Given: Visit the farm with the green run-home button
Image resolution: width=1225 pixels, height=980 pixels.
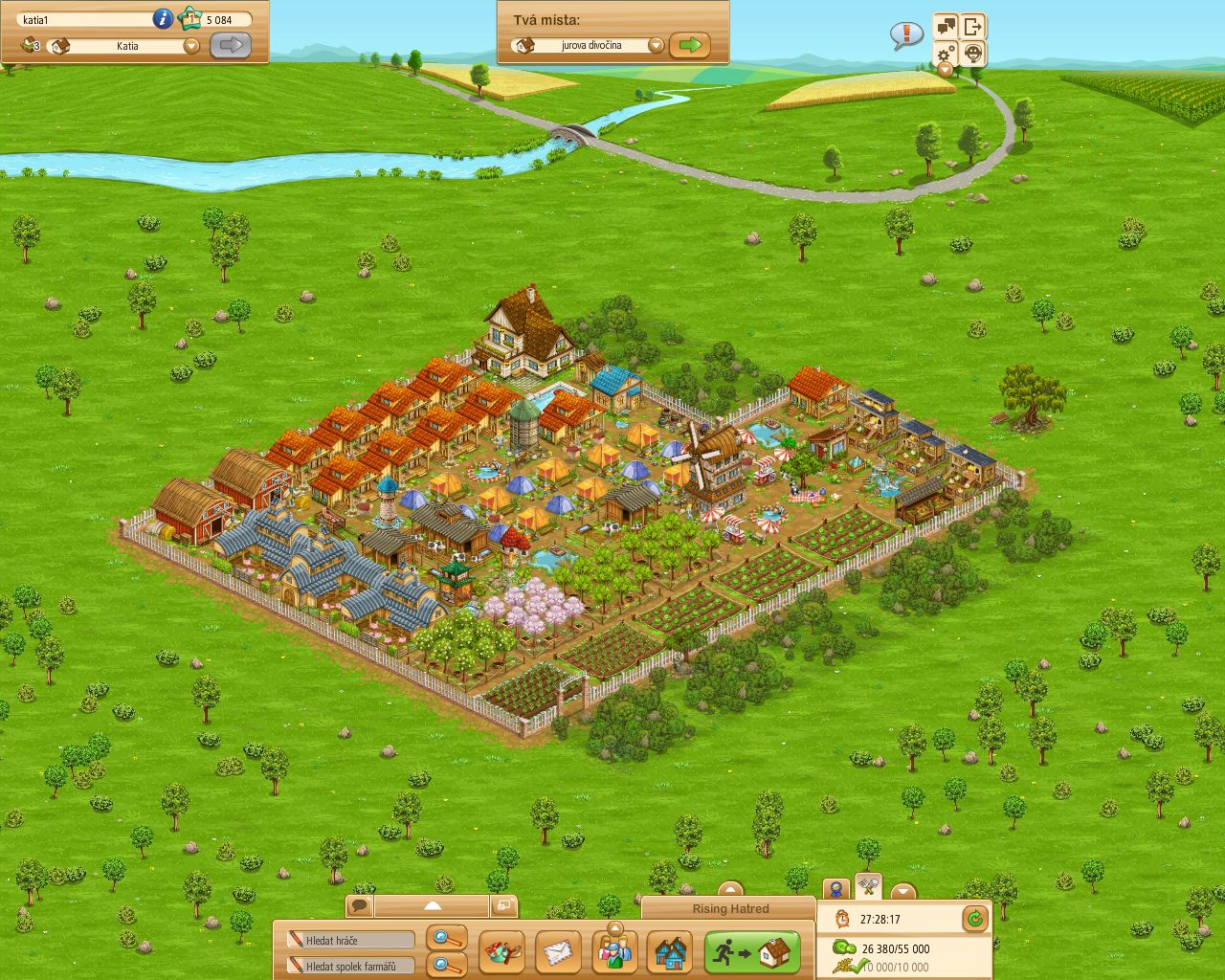Looking at the screenshot, I should 751,949.
